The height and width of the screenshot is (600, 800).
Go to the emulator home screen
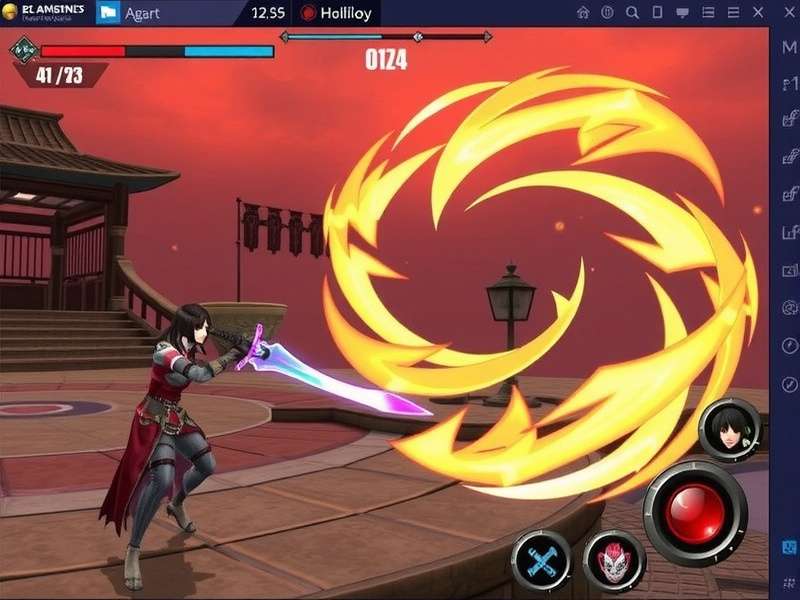583,13
